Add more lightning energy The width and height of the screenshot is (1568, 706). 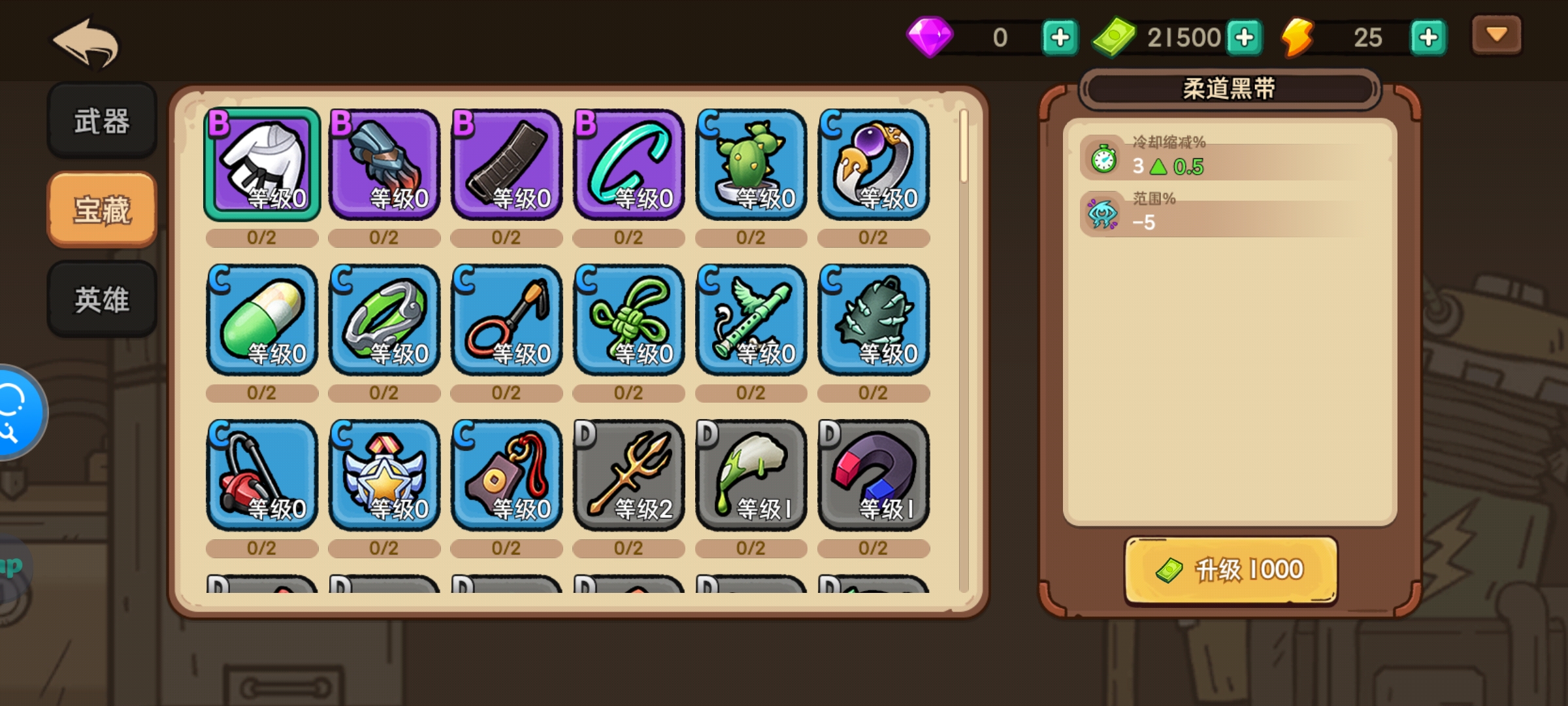coord(1428,37)
